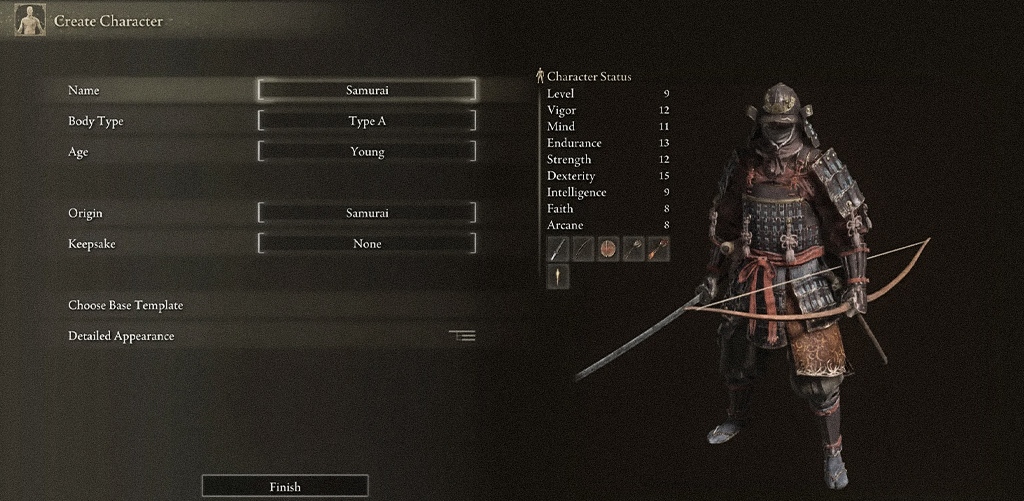Enter the Detailed Appearance editor
This screenshot has width=1024, height=501.
[x=122, y=336]
